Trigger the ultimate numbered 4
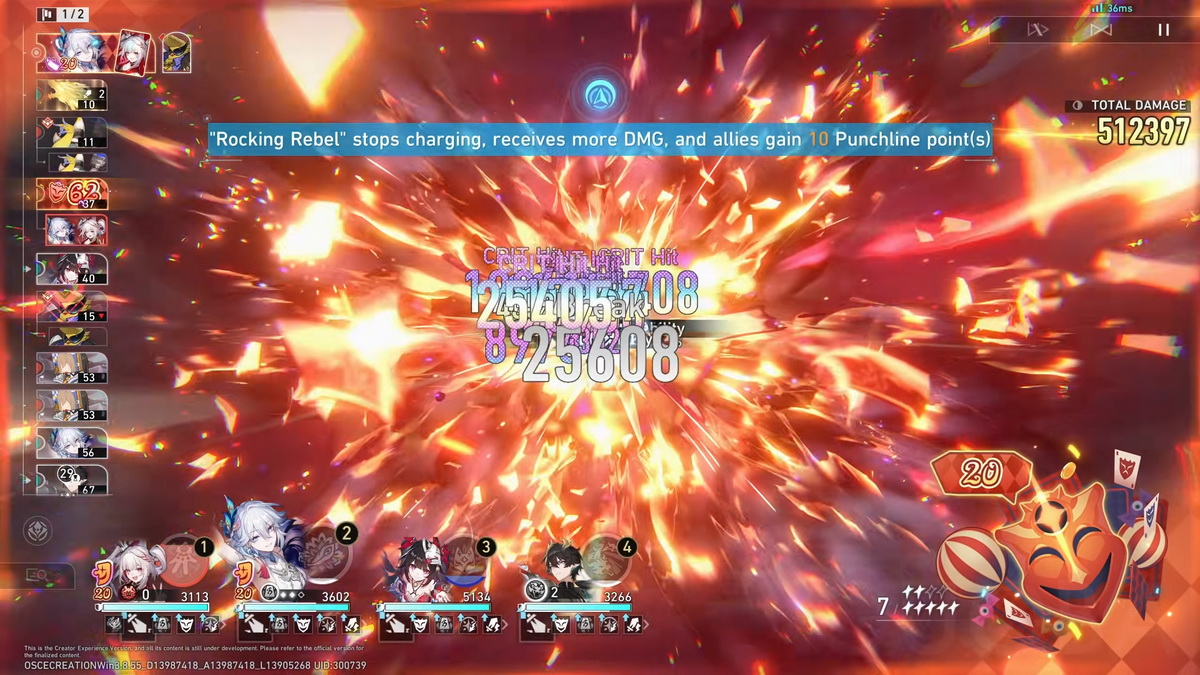This screenshot has height=675, width=1200. 606,561
